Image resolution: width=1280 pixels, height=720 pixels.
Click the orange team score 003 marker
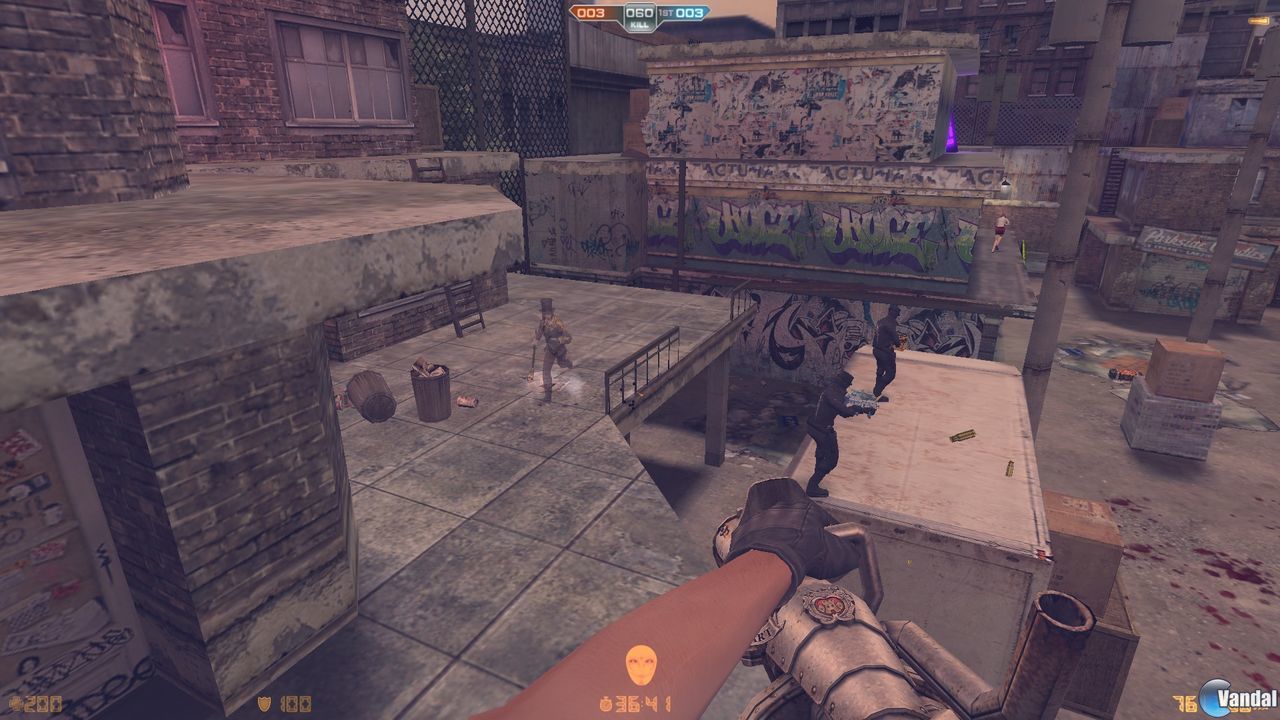(x=591, y=13)
